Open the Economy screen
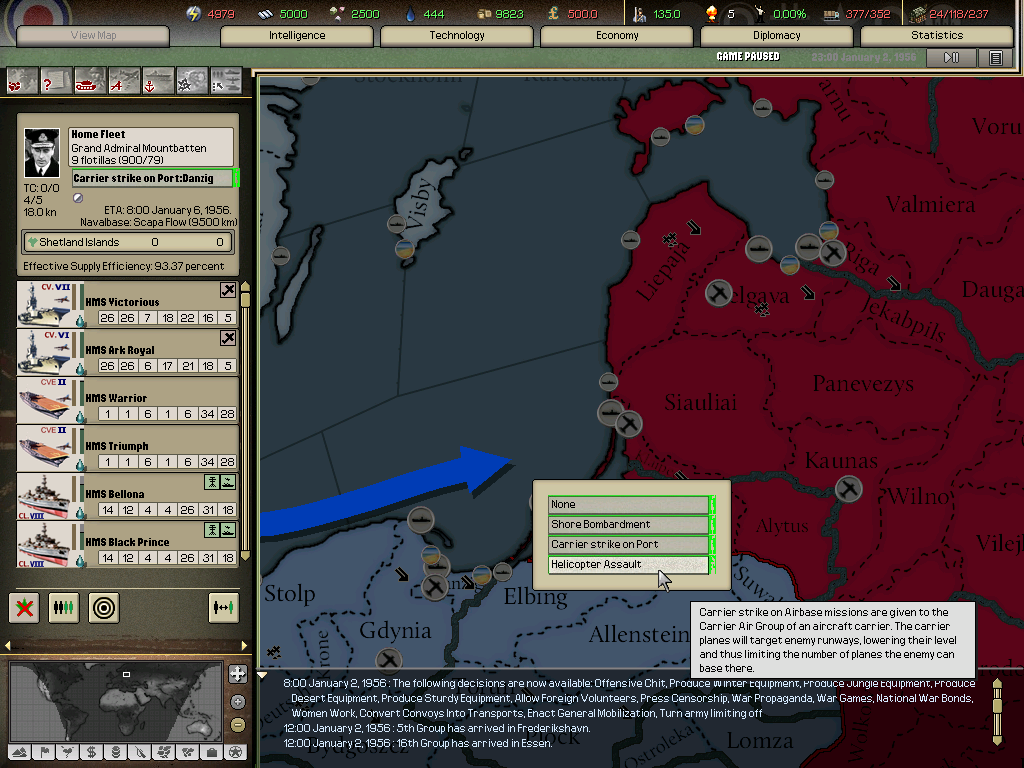Viewport: 1024px width, 768px height. 617,36
